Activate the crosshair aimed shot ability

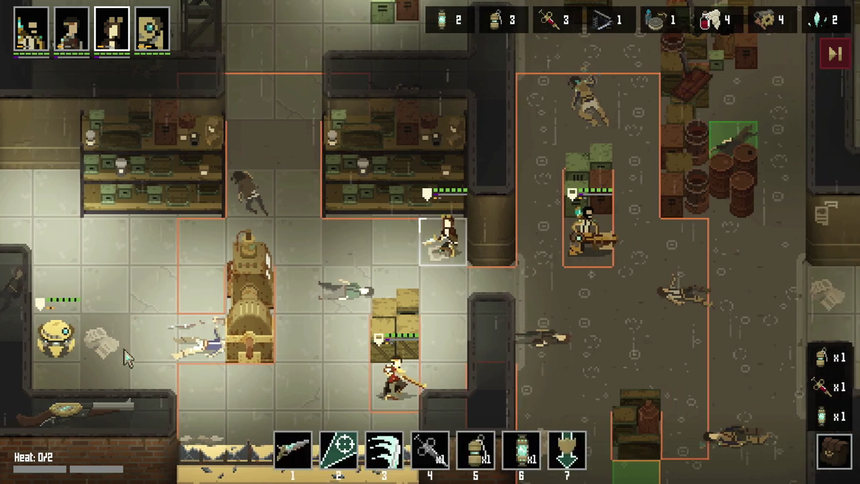click(338, 451)
